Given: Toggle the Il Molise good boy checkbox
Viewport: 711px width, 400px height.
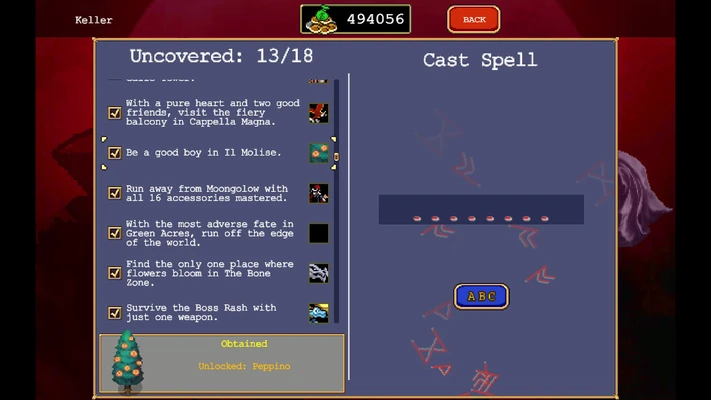Looking at the screenshot, I should 115,153.
